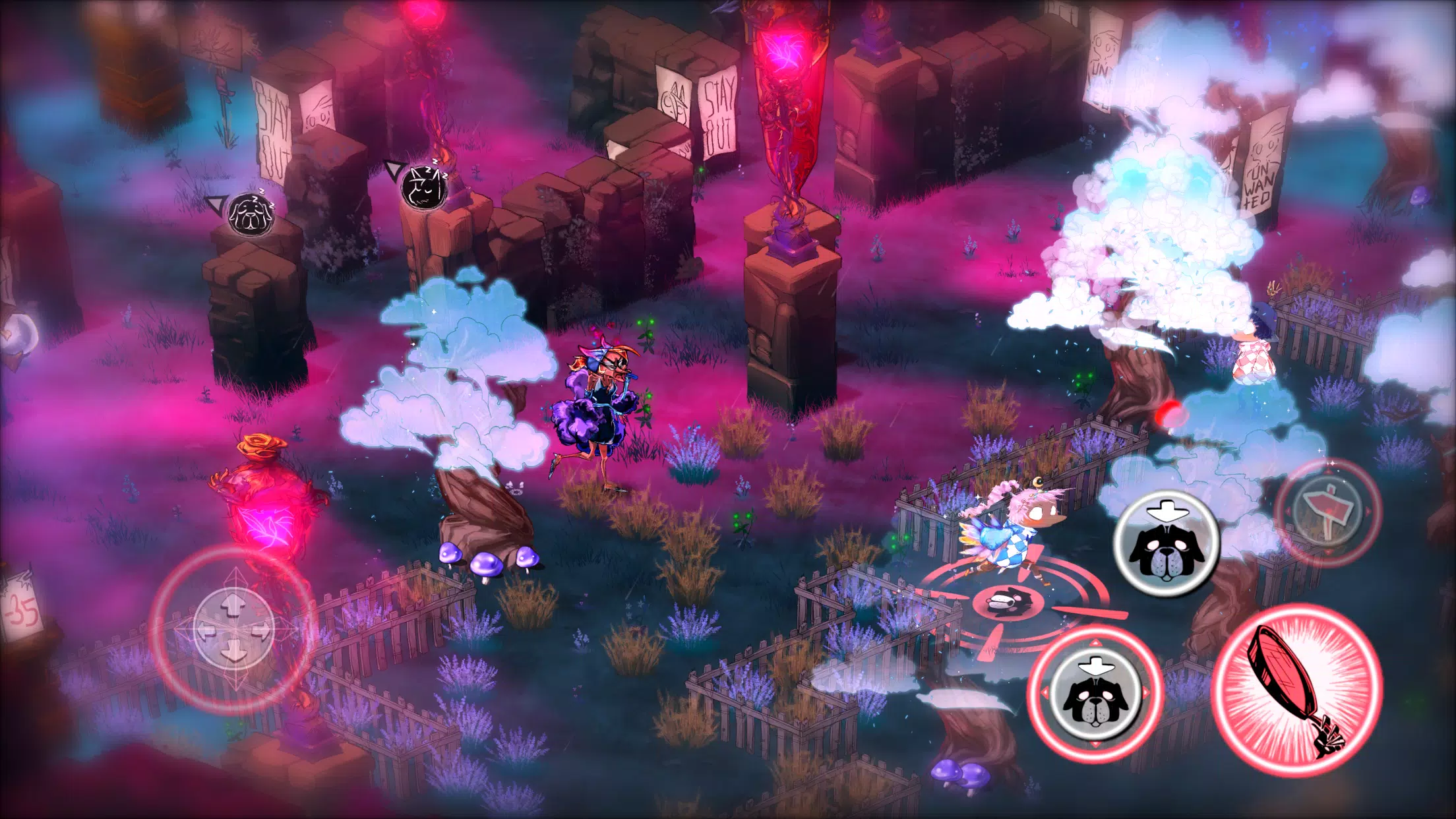Select the white-ringed dog mask button
This screenshot has height=819, width=1456.
pyautogui.click(x=1167, y=543)
